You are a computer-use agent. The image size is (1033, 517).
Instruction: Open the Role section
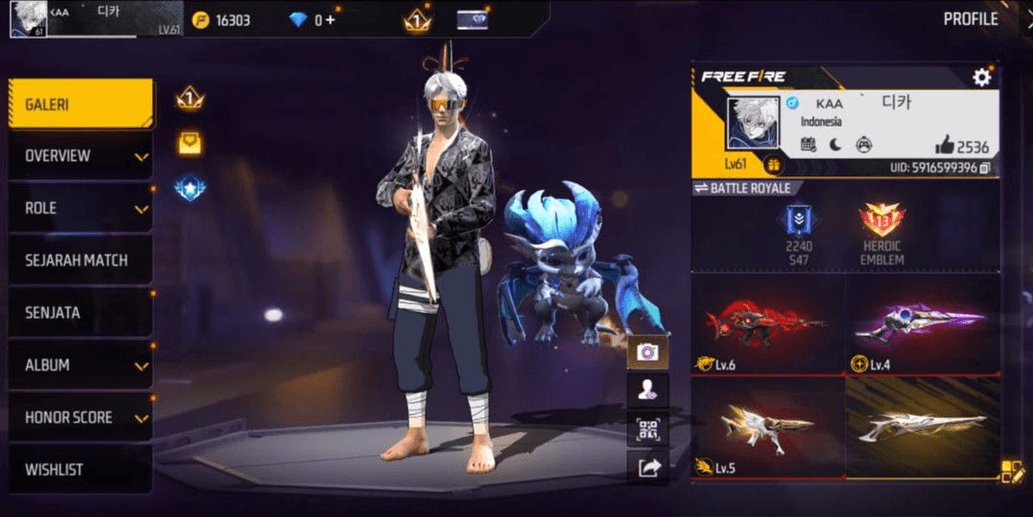click(80, 208)
